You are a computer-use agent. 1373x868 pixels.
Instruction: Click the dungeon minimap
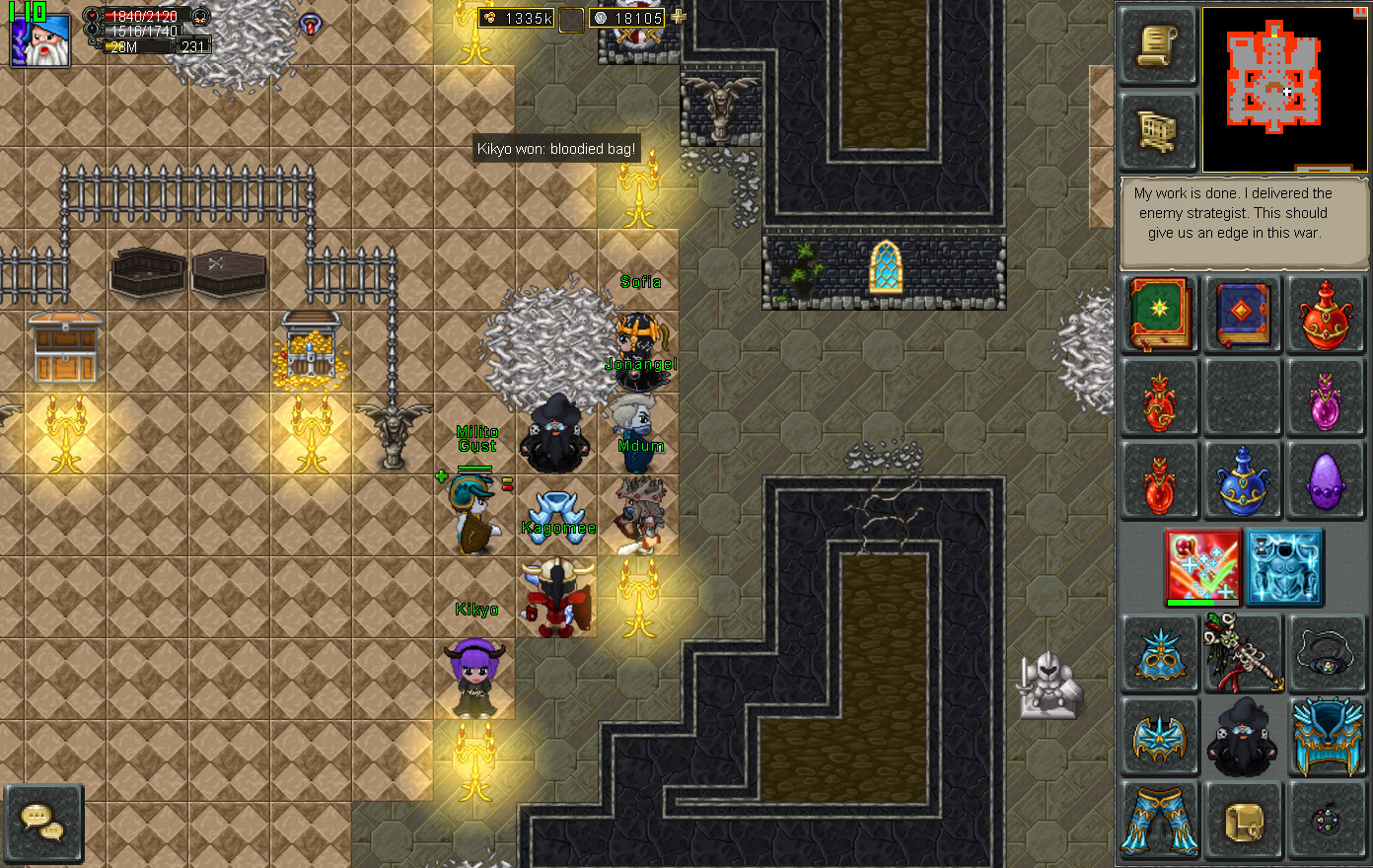pyautogui.click(x=1284, y=89)
